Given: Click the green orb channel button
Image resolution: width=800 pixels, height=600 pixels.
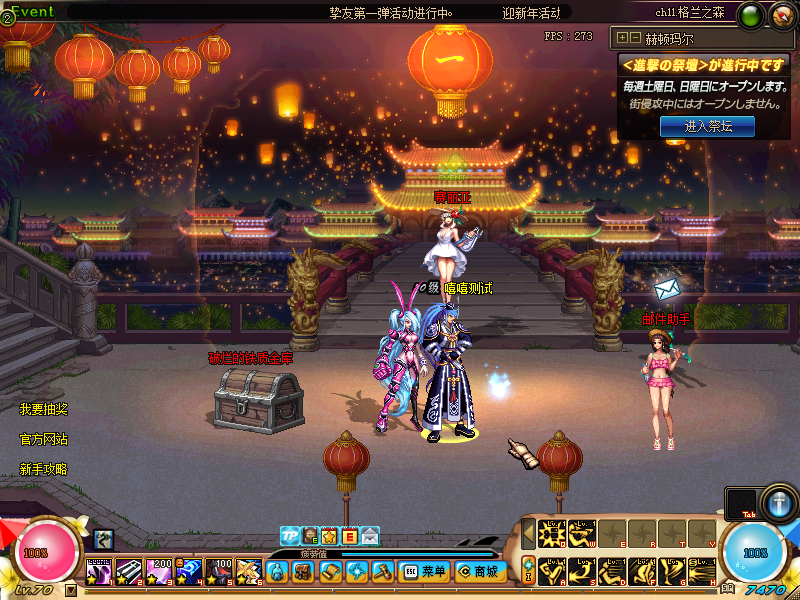Looking at the screenshot, I should 752,15.
